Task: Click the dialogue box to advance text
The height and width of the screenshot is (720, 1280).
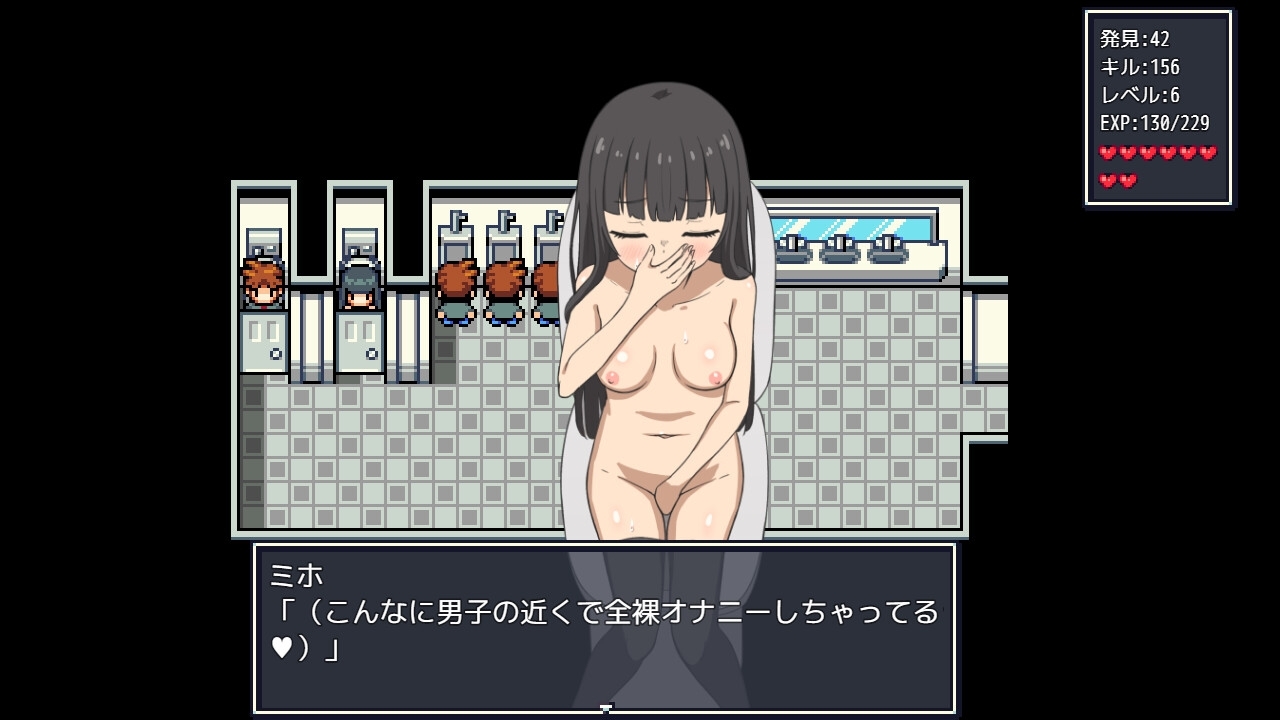Action: [604, 627]
